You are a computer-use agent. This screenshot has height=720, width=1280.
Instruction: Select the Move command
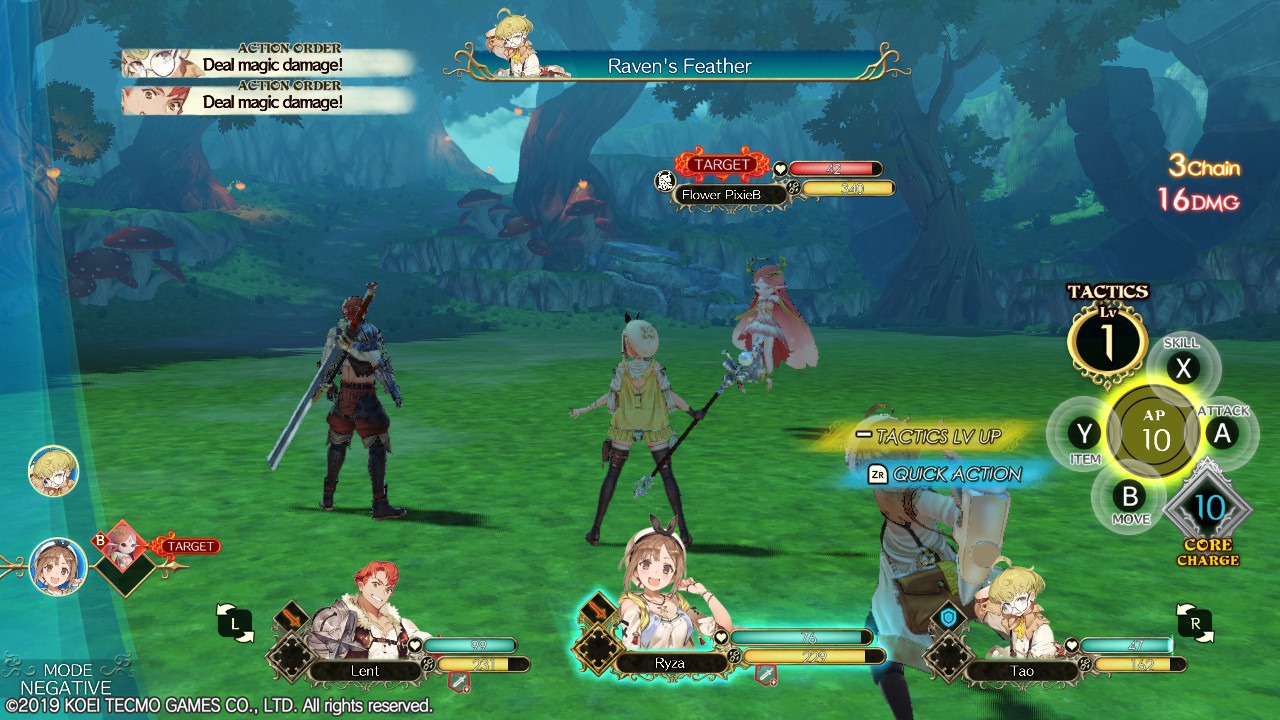pyautogui.click(x=1129, y=497)
